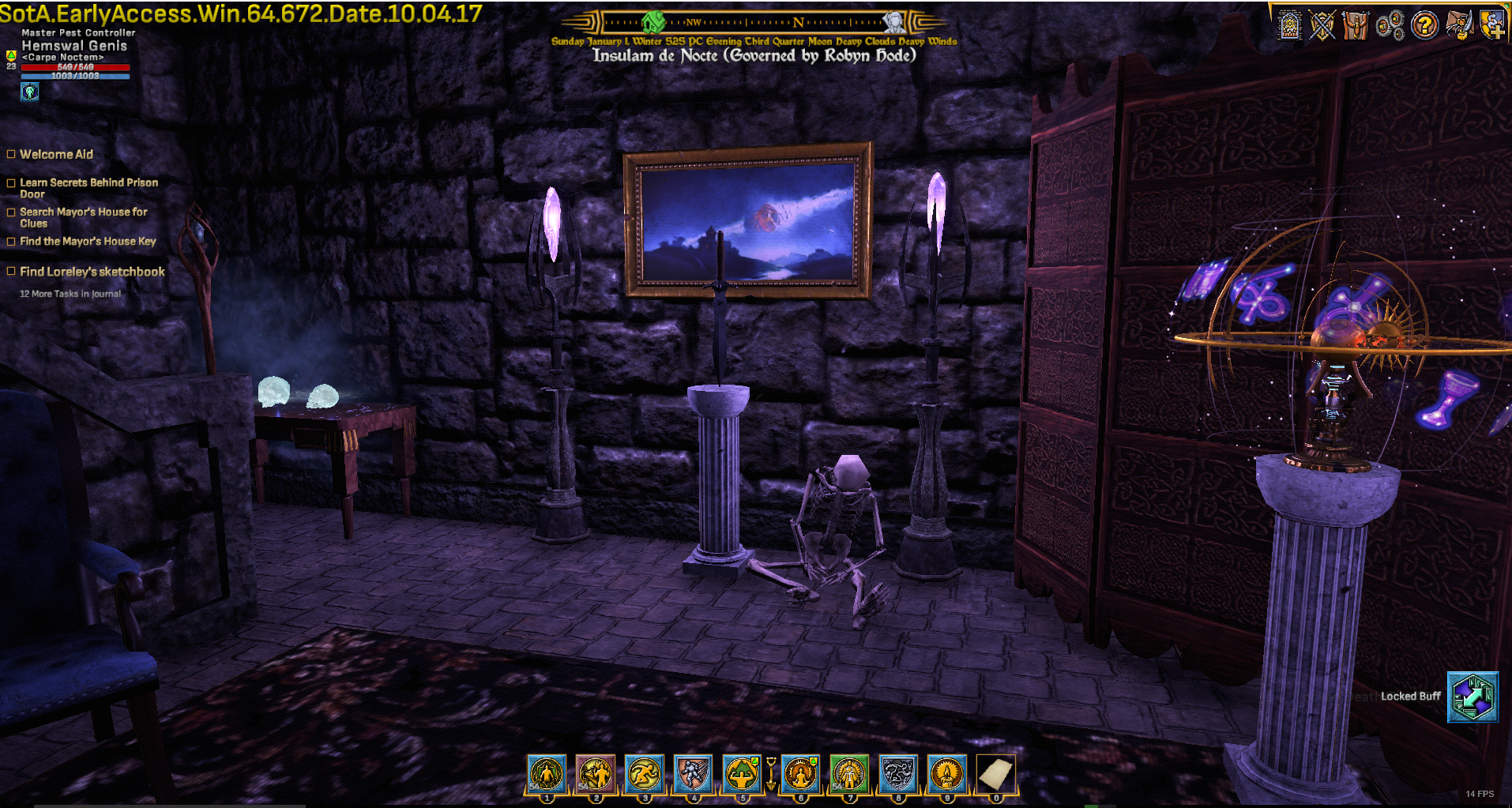The height and width of the screenshot is (808, 1512).
Task: Open the 12 More Tasks in Journal link
Action: (70, 294)
